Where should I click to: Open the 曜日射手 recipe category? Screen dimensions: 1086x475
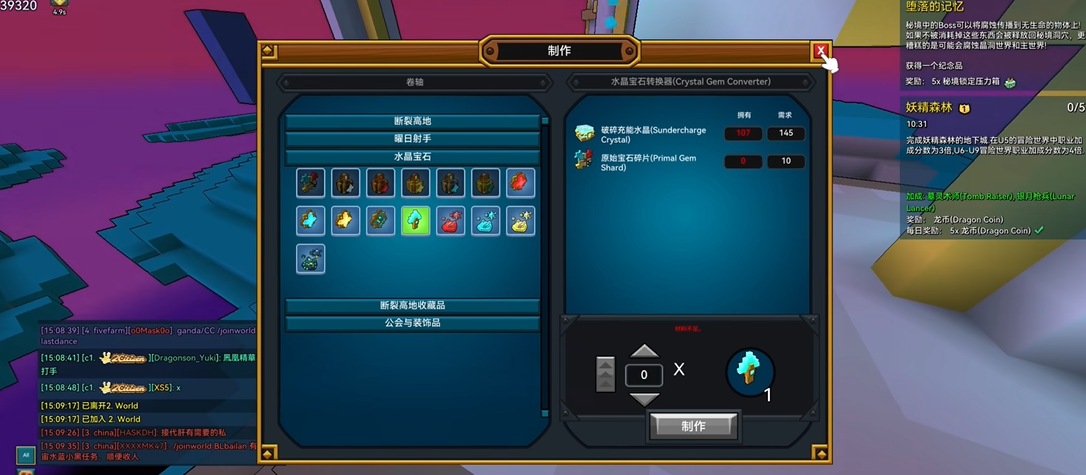pyautogui.click(x=412, y=139)
